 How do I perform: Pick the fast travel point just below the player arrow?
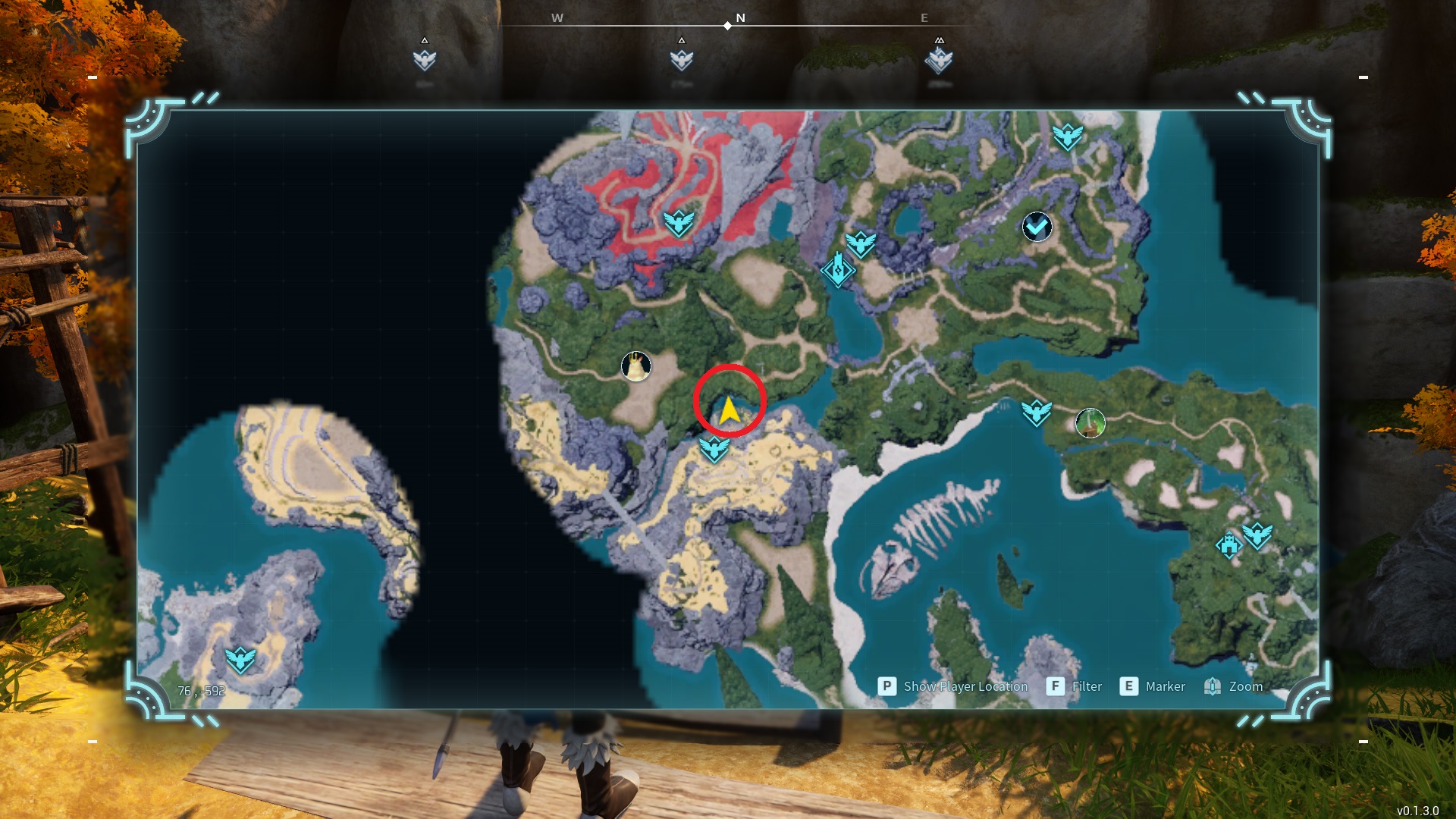coord(714,449)
